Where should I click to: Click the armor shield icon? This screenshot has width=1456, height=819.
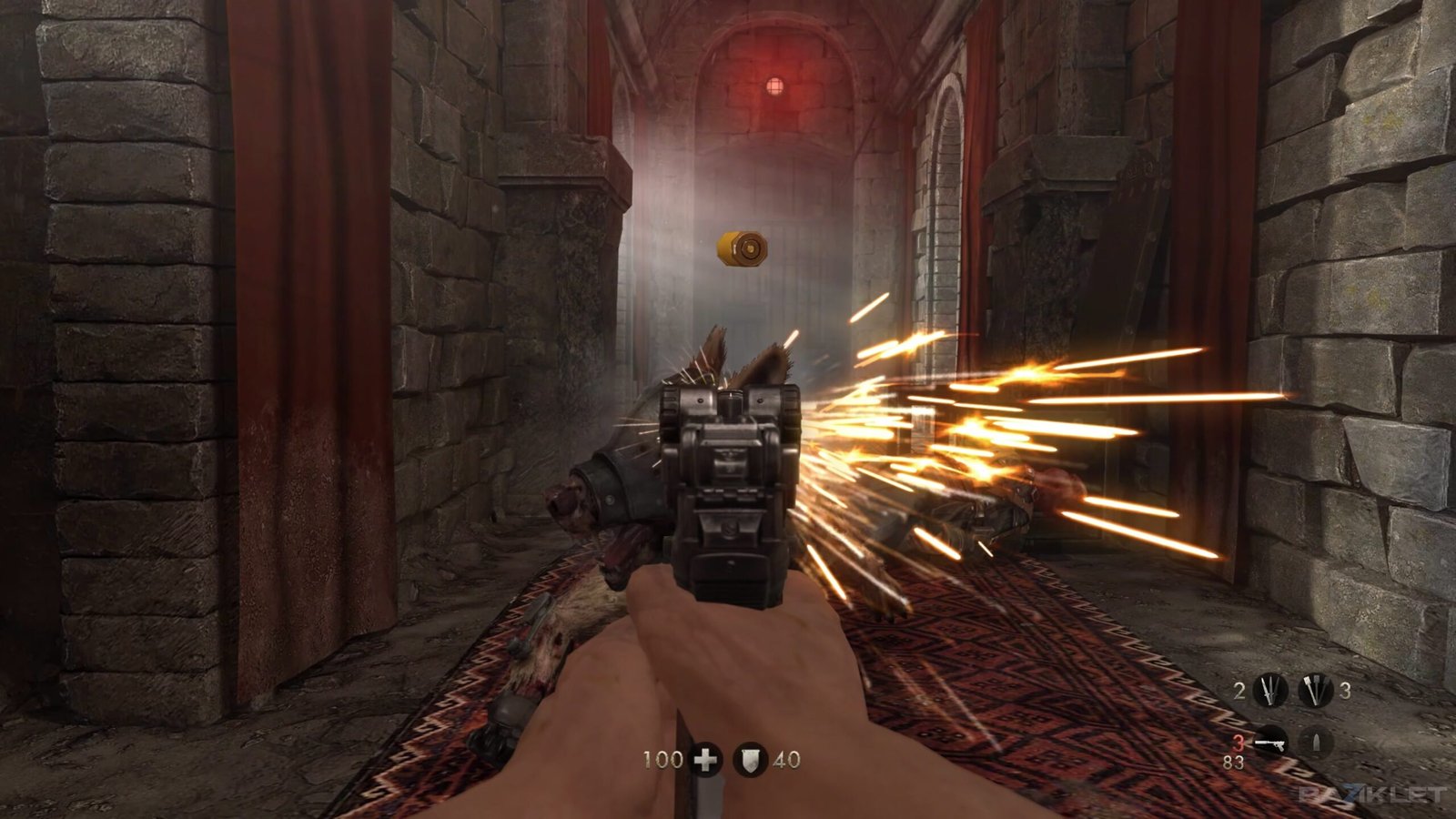pos(750,759)
